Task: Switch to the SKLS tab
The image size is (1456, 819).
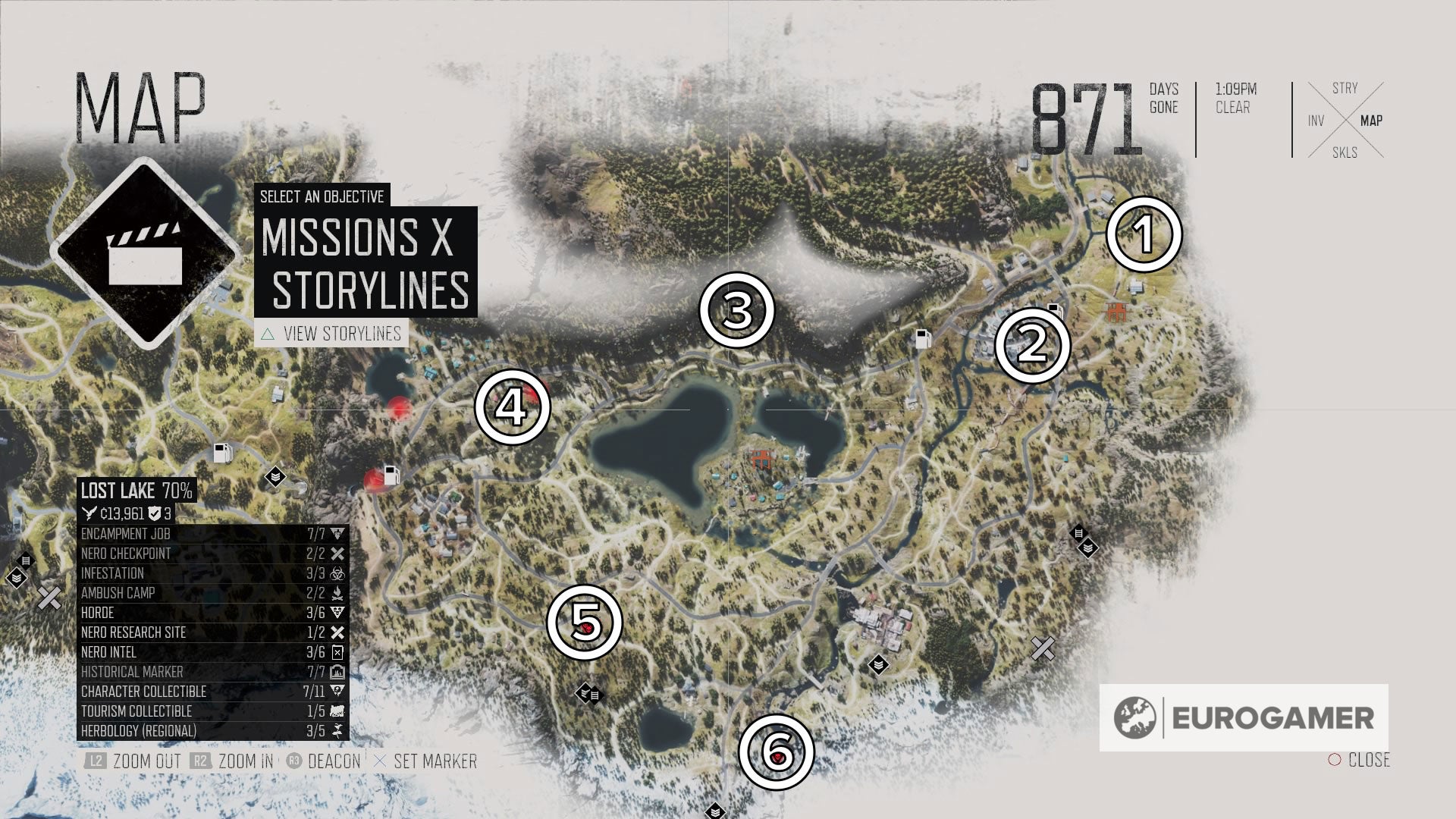Action: [x=1343, y=150]
